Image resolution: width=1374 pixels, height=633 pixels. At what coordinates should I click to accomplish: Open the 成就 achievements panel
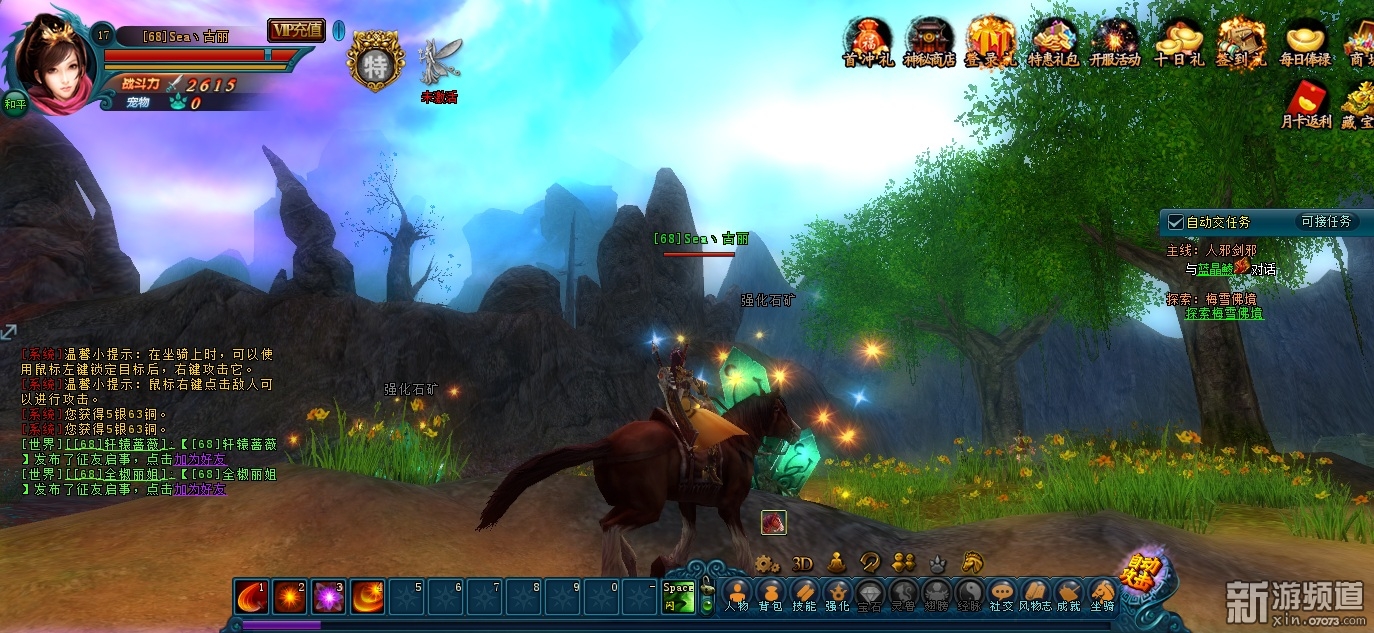1069,593
